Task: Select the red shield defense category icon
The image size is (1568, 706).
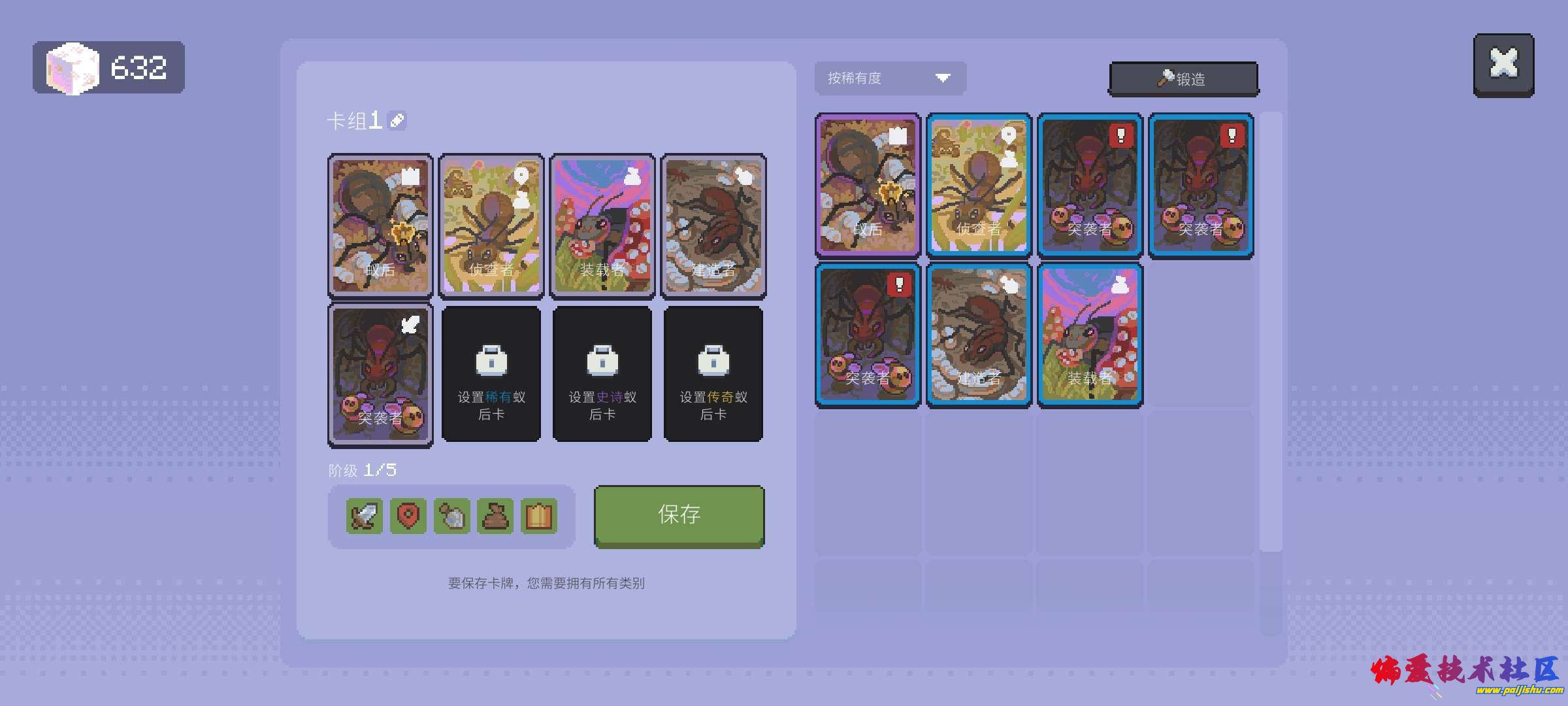Action: tap(408, 516)
